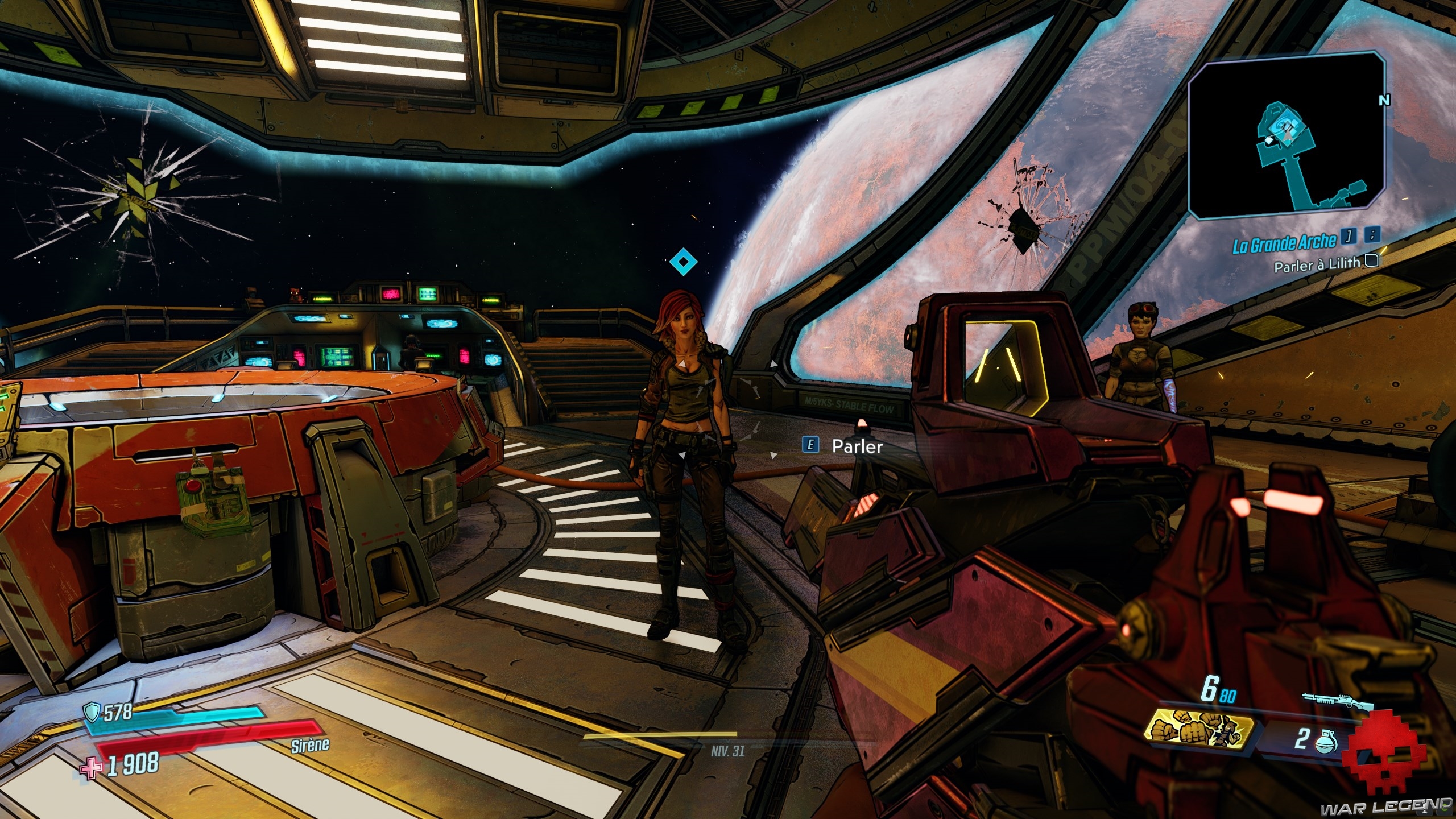Image resolution: width=1456 pixels, height=819 pixels.
Task: Click the minimap in the corner
Action: point(1285,136)
